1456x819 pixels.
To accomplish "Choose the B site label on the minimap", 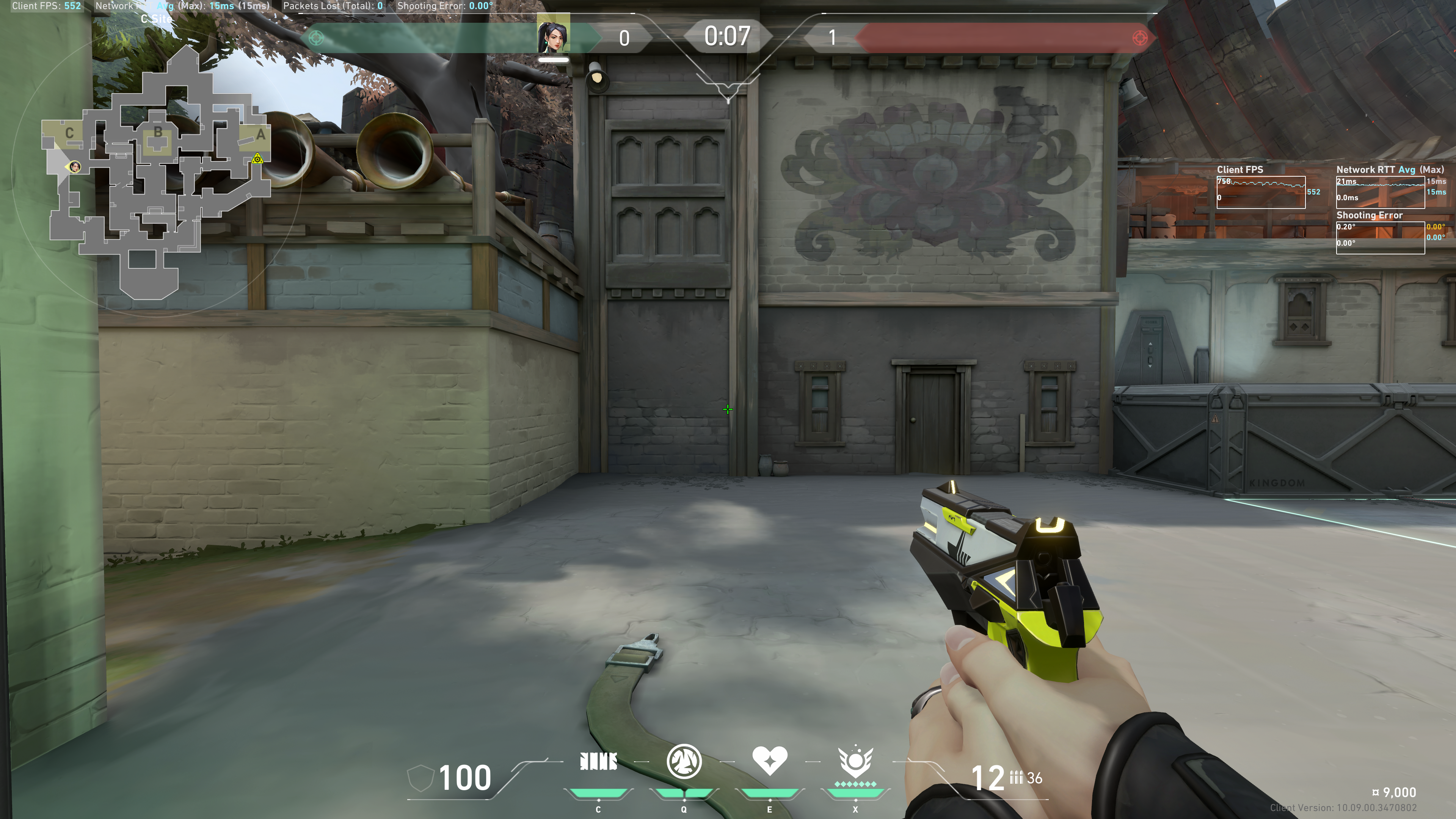I will 158,132.
